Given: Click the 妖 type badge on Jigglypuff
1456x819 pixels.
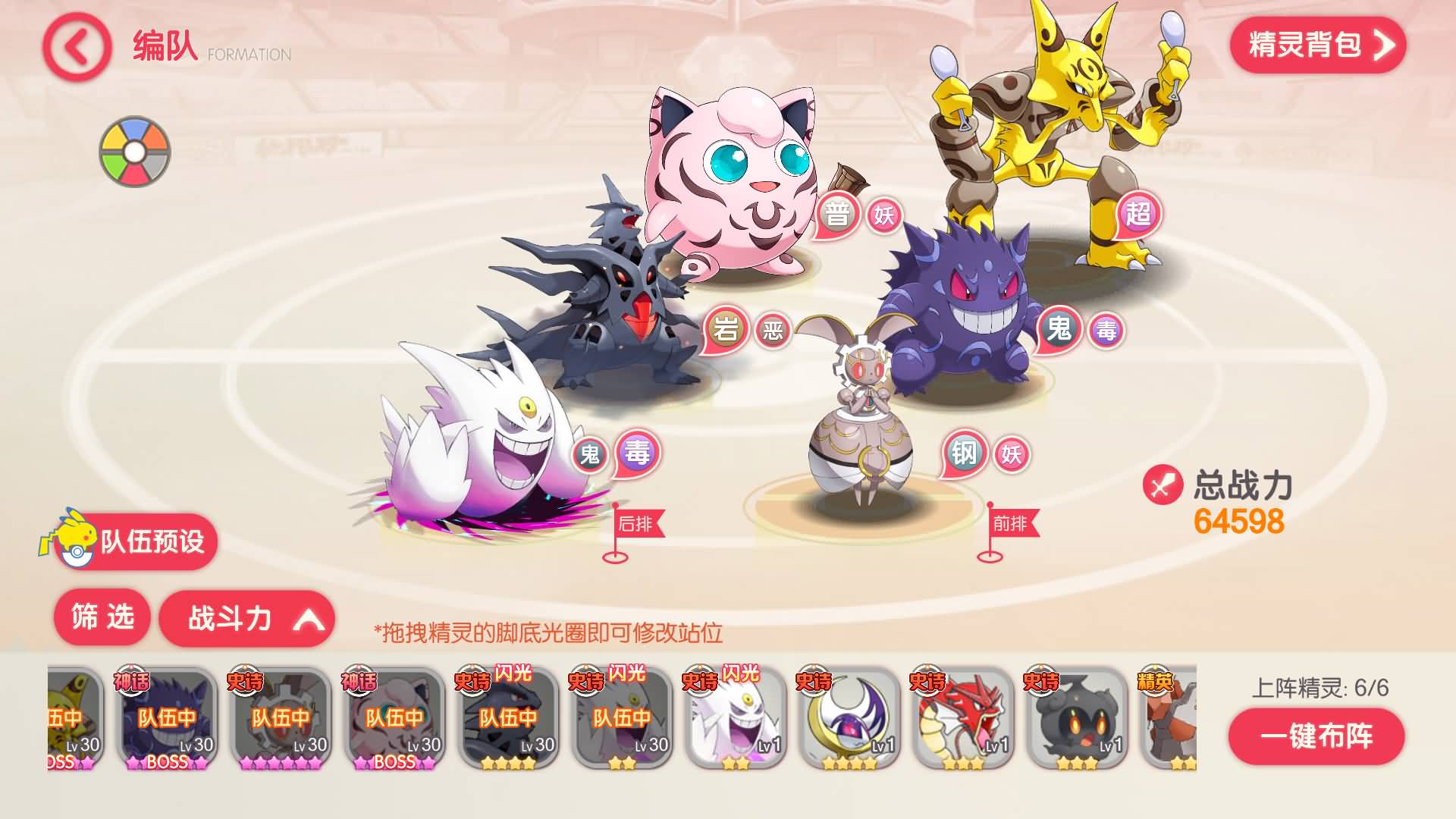Looking at the screenshot, I should [884, 215].
